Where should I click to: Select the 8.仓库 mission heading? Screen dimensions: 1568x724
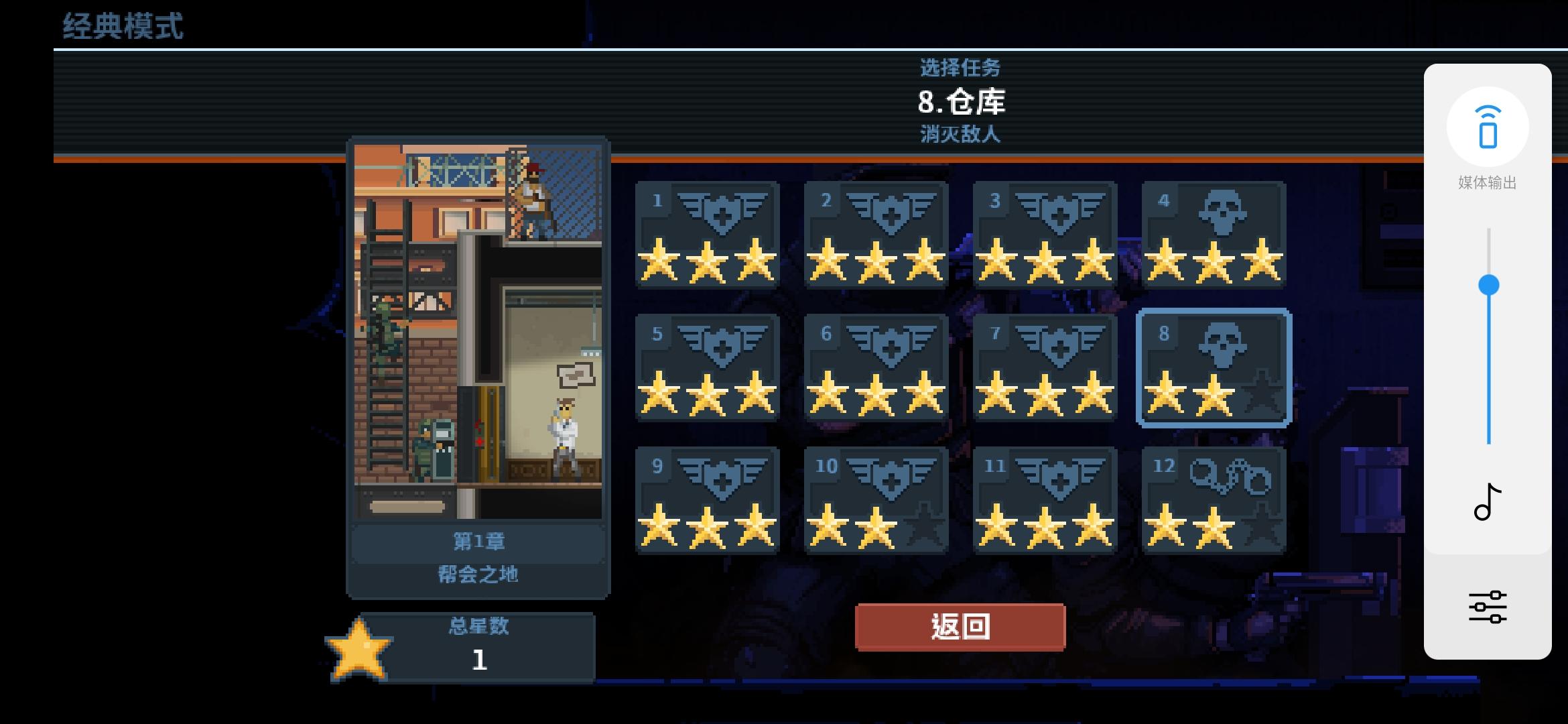click(960, 102)
